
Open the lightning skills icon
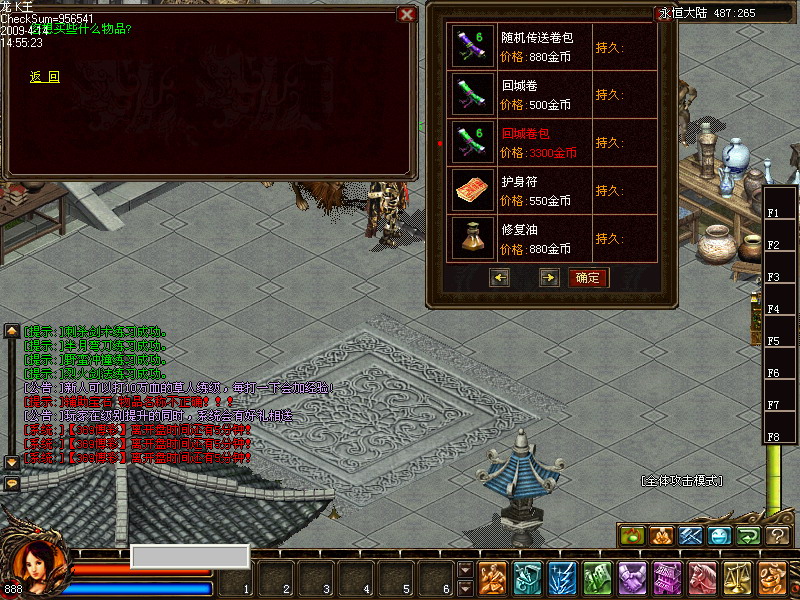click(562, 578)
